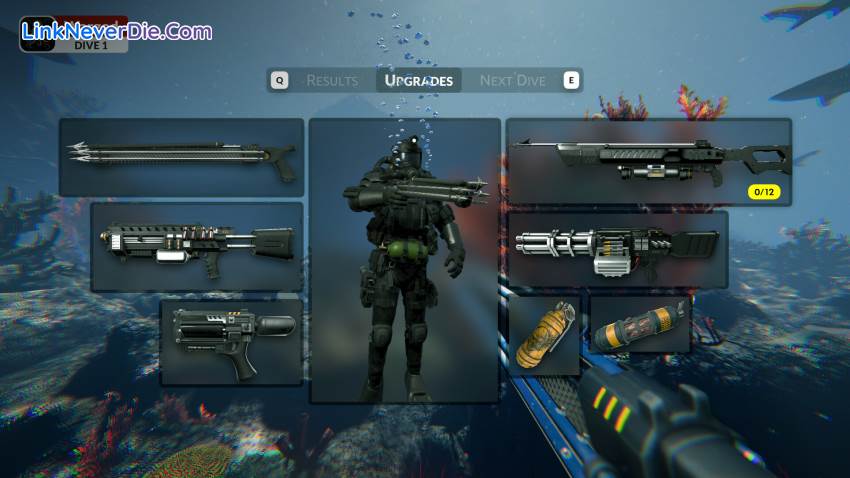Select the yellow grenade item slot

pos(545,334)
